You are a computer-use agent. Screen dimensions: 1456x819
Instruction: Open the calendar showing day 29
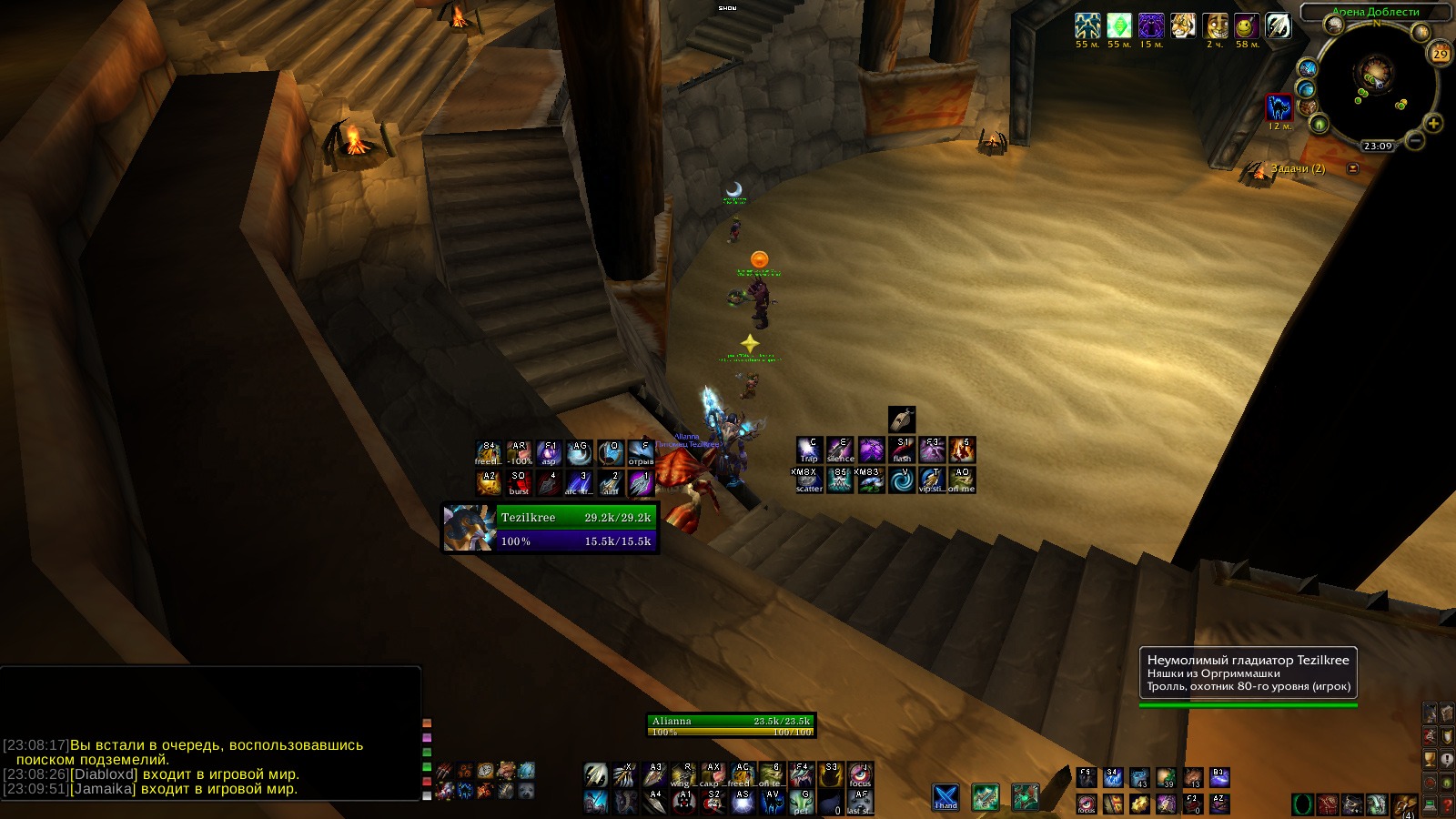point(1440,54)
